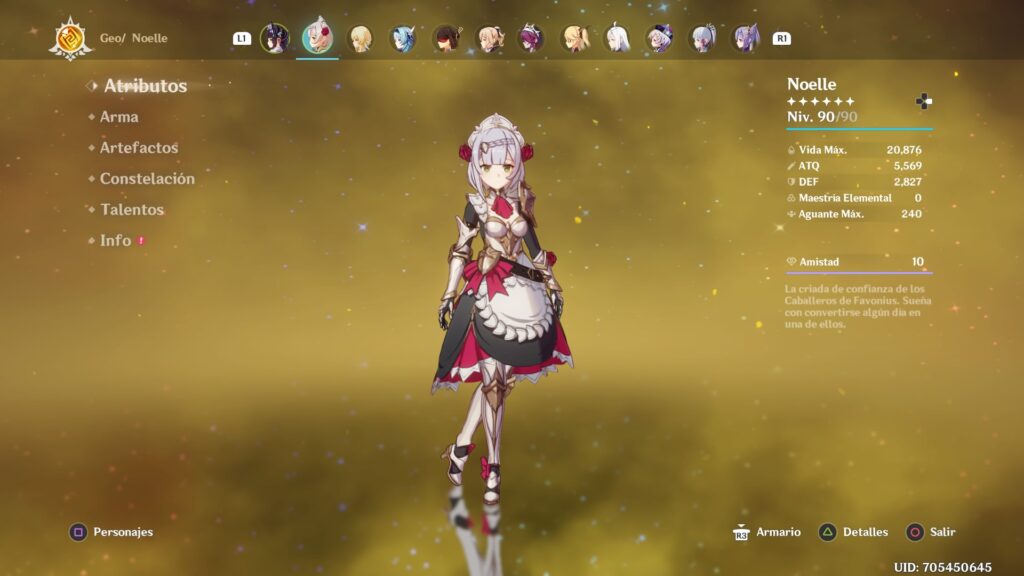Go to the Artefactos menu
1024x576 pixels.
pos(138,148)
